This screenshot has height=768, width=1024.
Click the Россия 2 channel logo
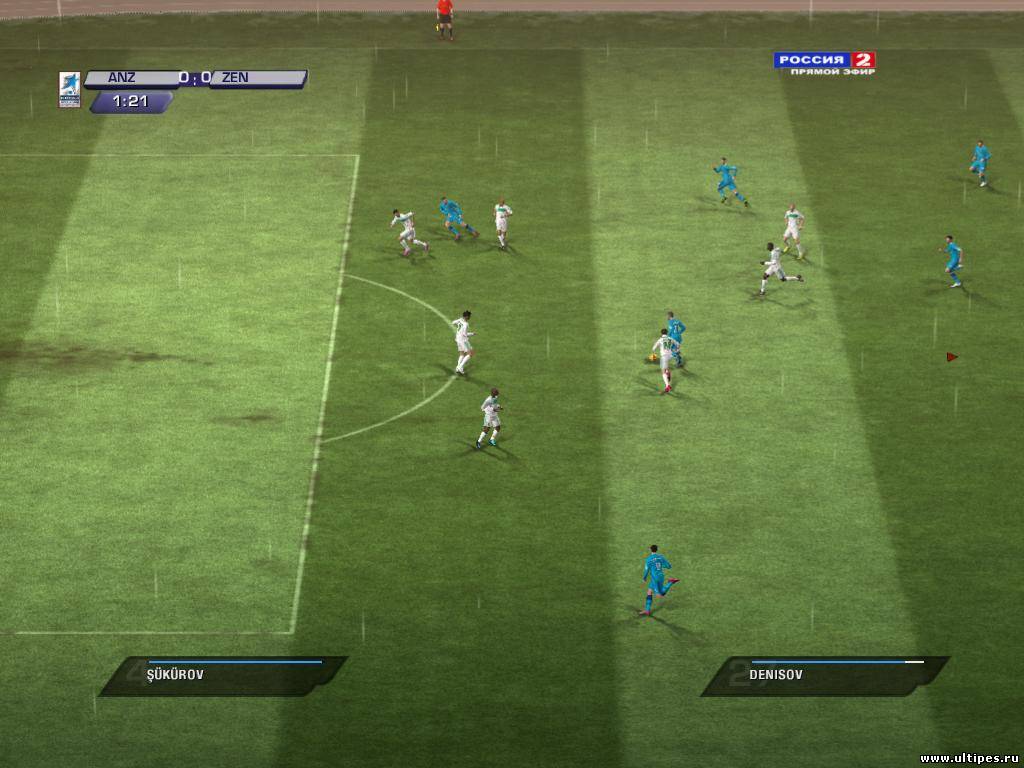click(825, 62)
